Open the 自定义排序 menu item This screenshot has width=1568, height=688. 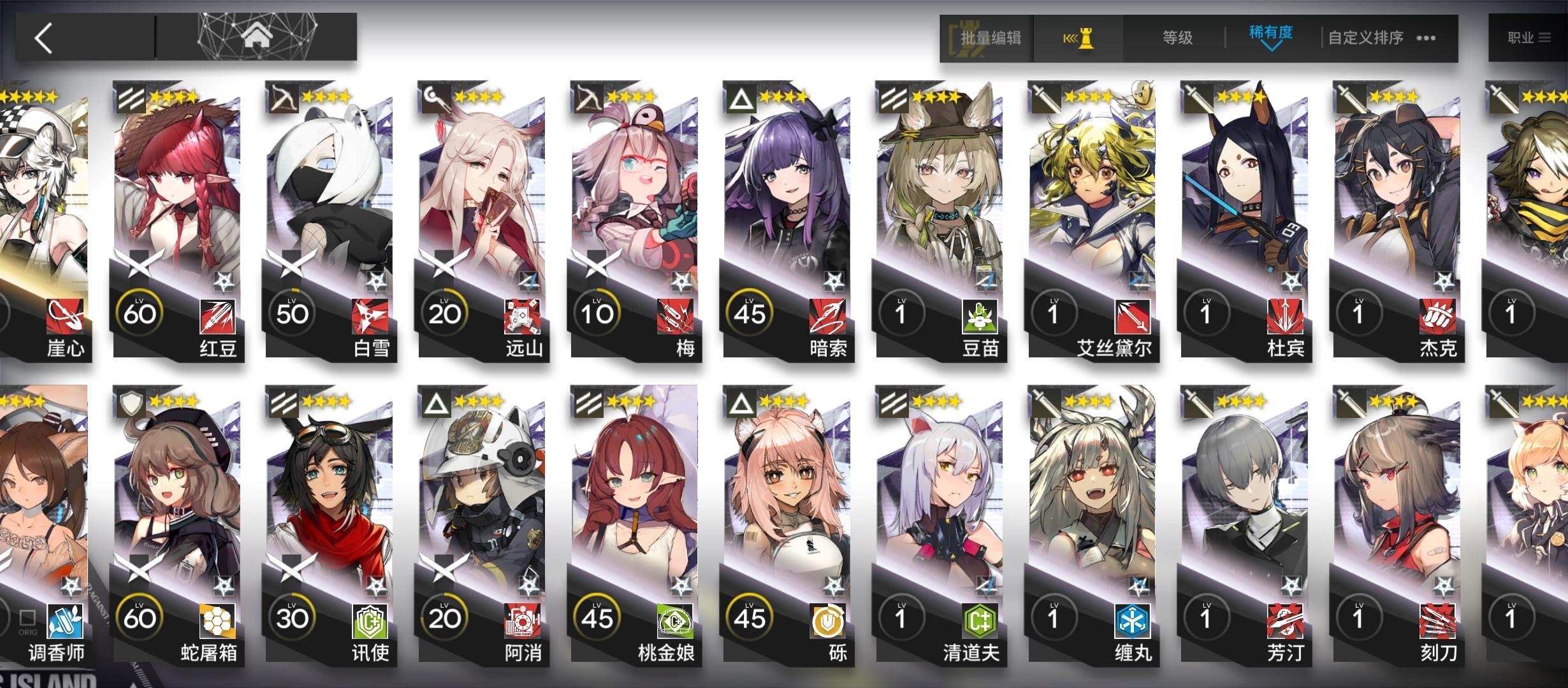point(1364,37)
